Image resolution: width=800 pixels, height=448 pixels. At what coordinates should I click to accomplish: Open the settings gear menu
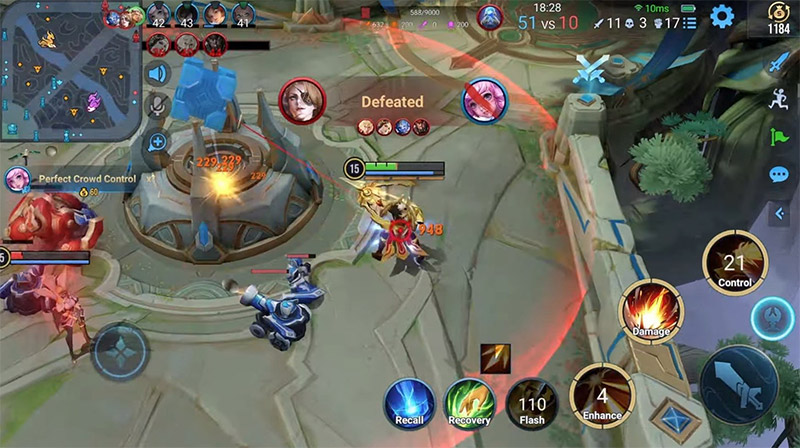[x=721, y=17]
